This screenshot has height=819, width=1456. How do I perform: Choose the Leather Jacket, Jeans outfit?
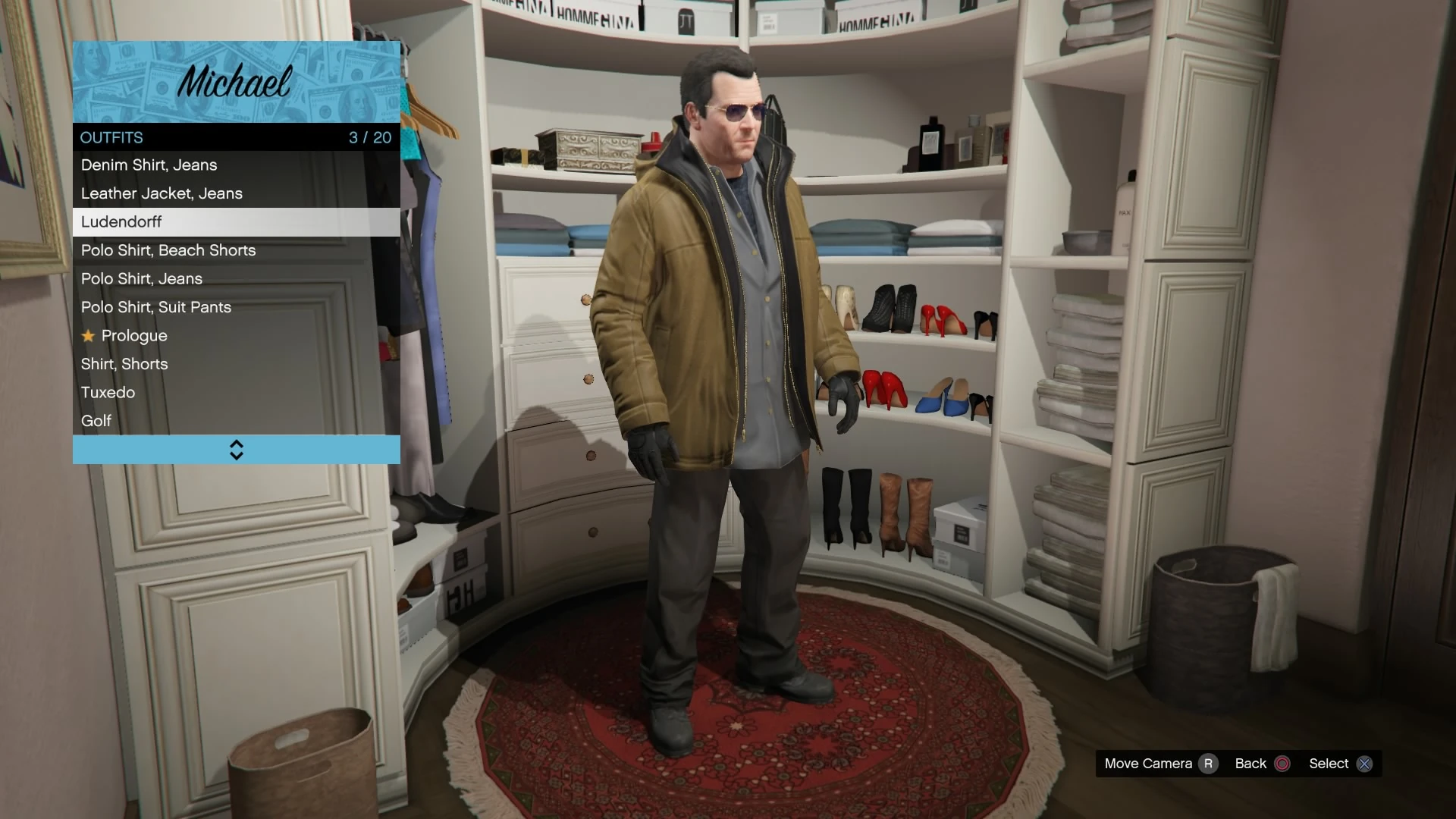point(162,193)
